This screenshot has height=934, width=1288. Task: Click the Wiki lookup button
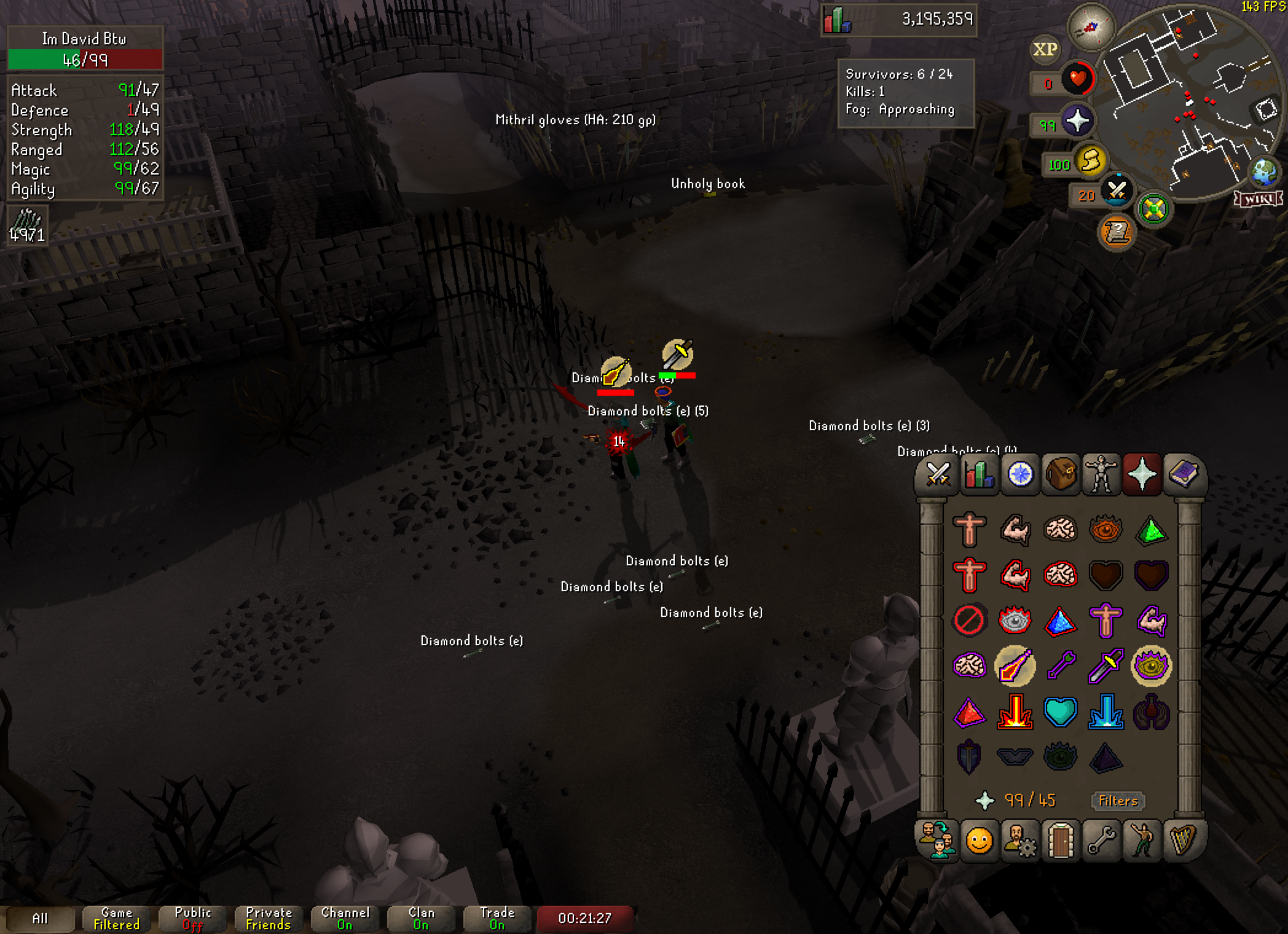1258,199
